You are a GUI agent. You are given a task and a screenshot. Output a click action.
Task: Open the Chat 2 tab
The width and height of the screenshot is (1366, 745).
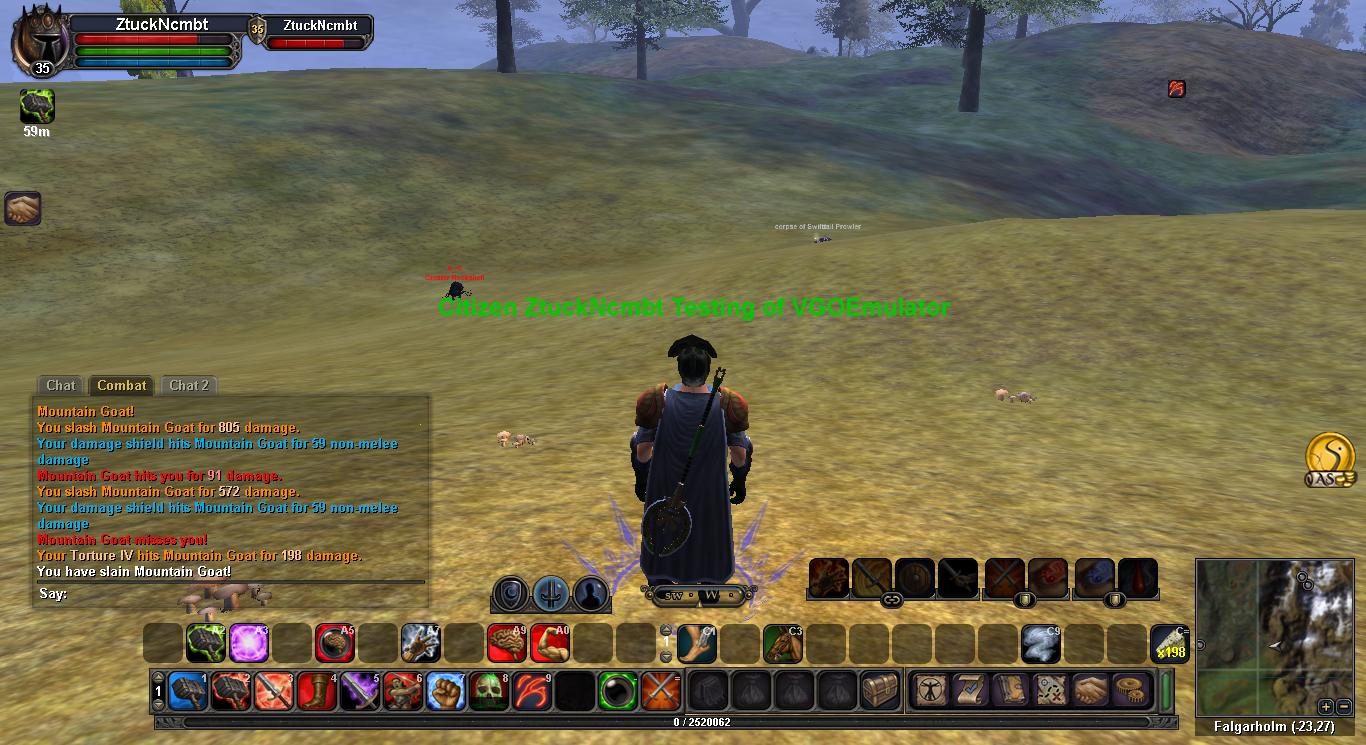tap(189, 385)
